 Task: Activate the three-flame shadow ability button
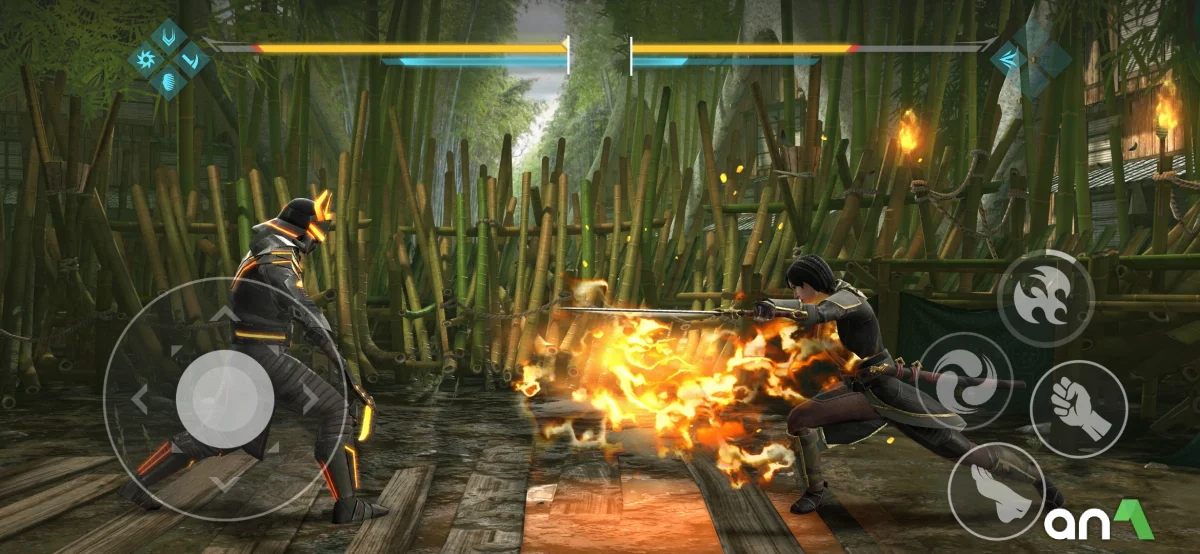(1045, 298)
